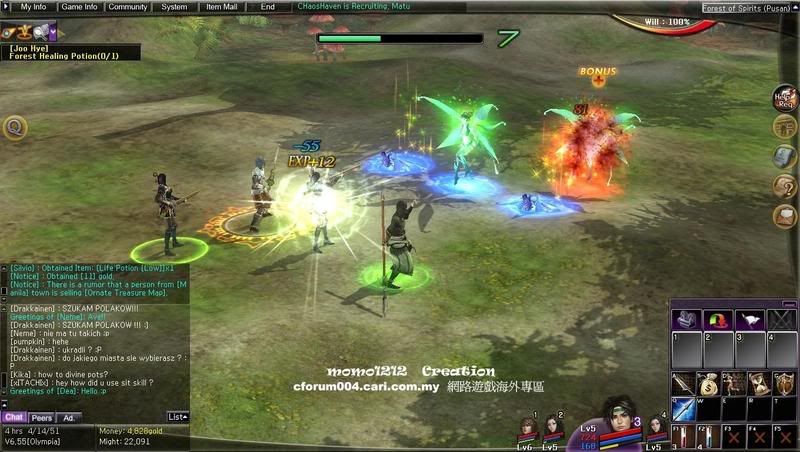The image size is (800, 452).
Task: Activate the shield skill icon
Action: [x=784, y=383]
